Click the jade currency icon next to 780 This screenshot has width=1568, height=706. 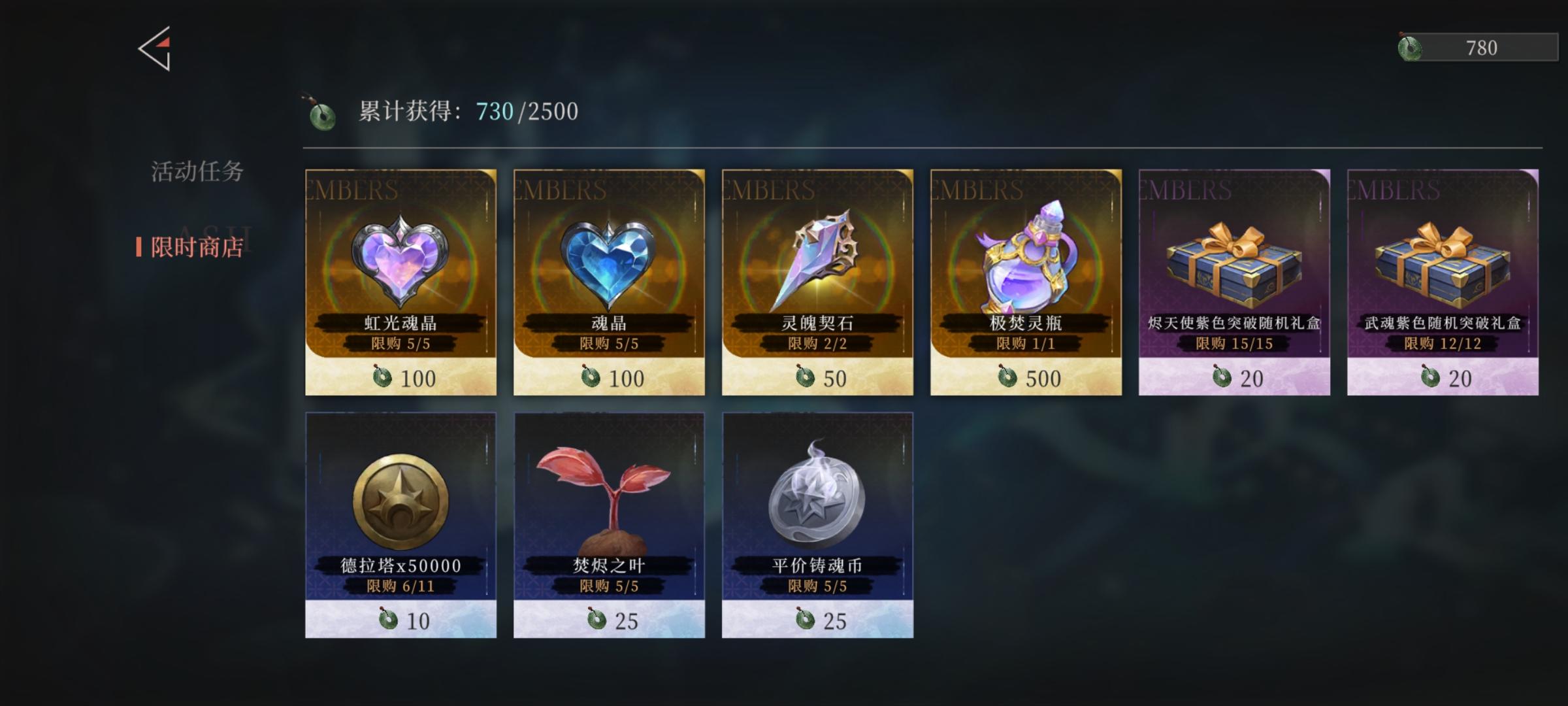pyautogui.click(x=1409, y=48)
